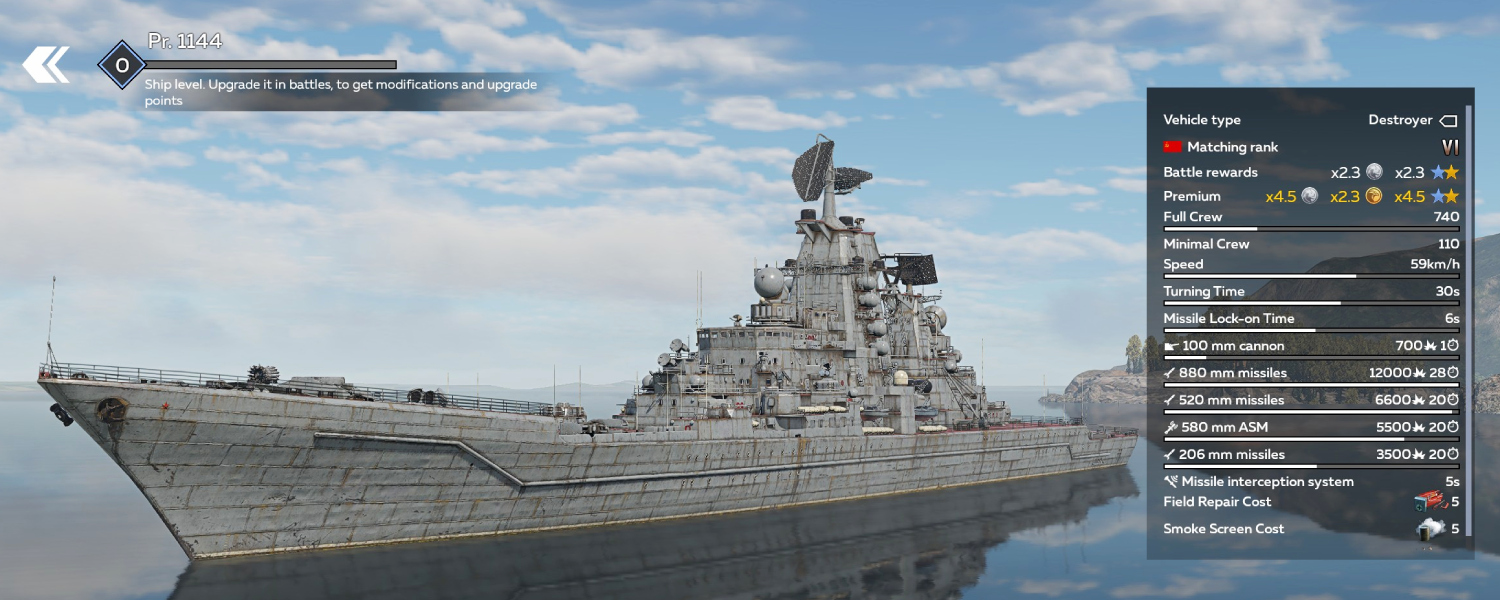Select the 880 mm missiles row
The width and height of the screenshot is (1500, 600).
coord(1310,373)
